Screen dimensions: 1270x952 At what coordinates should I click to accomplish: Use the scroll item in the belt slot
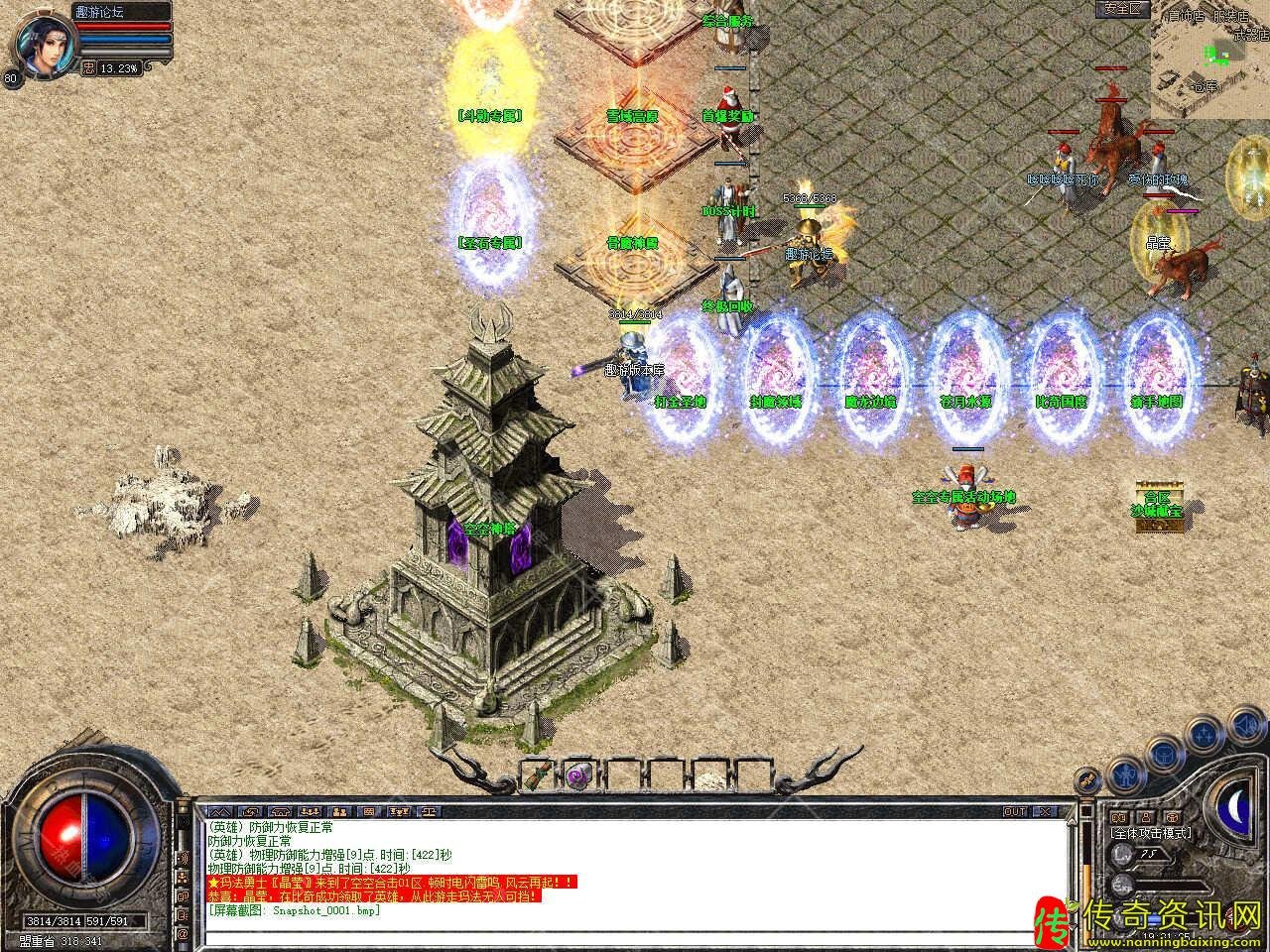[536, 773]
